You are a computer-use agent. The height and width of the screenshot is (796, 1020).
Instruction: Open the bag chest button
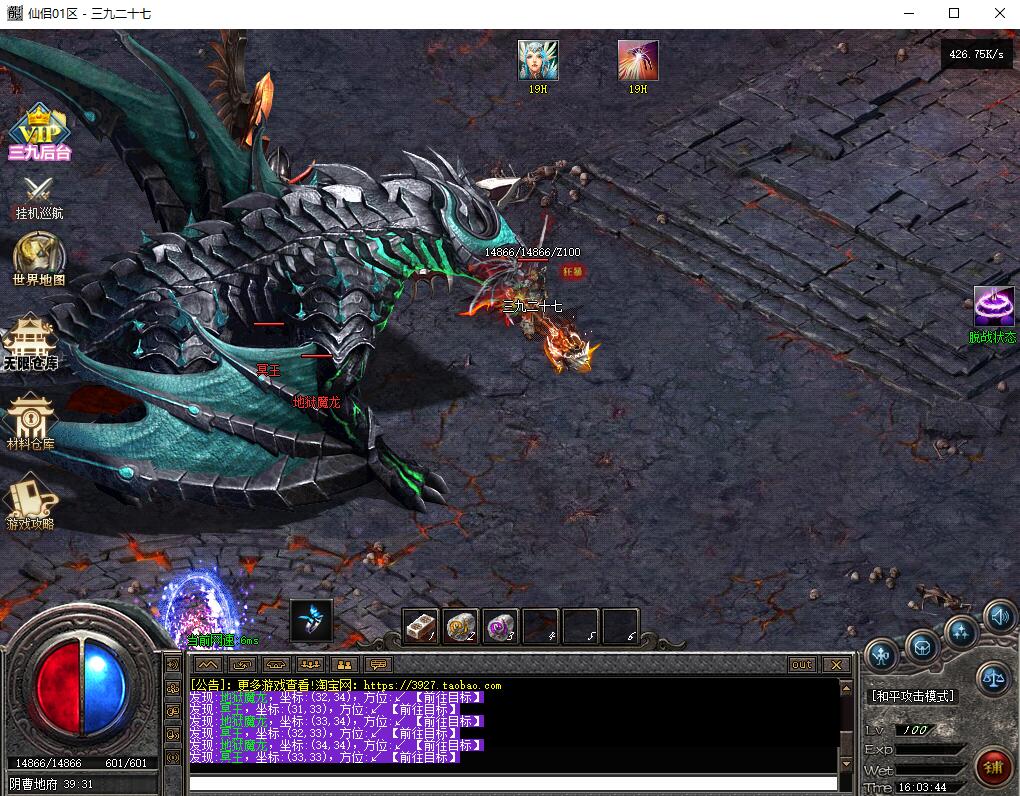click(x=922, y=646)
